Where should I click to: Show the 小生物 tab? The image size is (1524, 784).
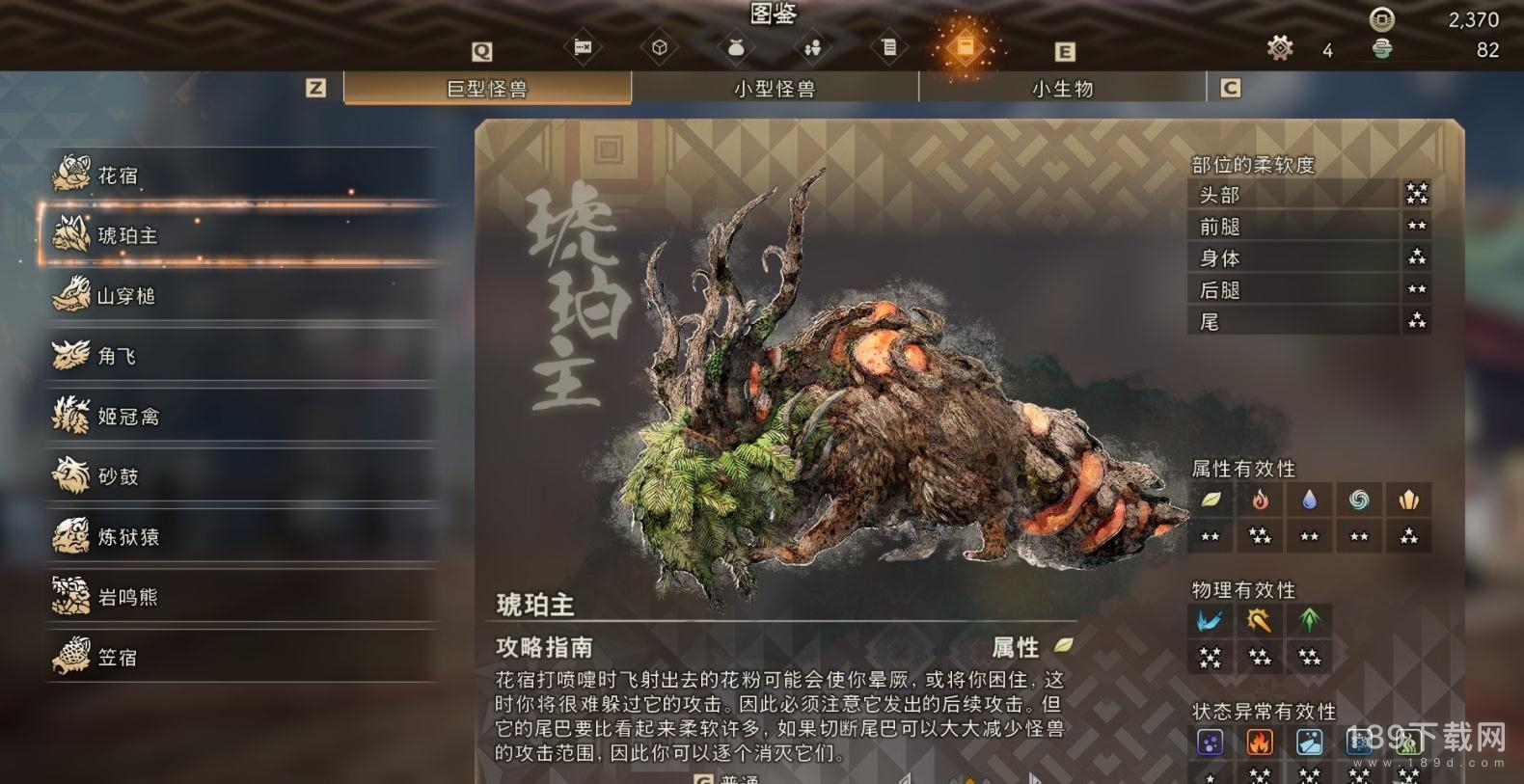pyautogui.click(x=1062, y=89)
